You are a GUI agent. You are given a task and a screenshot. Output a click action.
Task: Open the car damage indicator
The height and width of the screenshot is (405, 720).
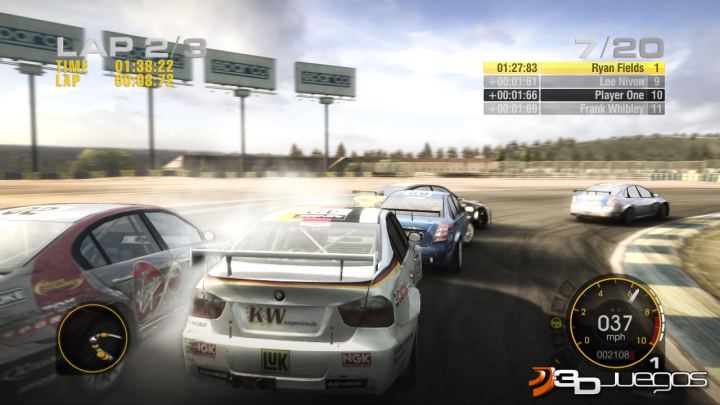point(90,336)
